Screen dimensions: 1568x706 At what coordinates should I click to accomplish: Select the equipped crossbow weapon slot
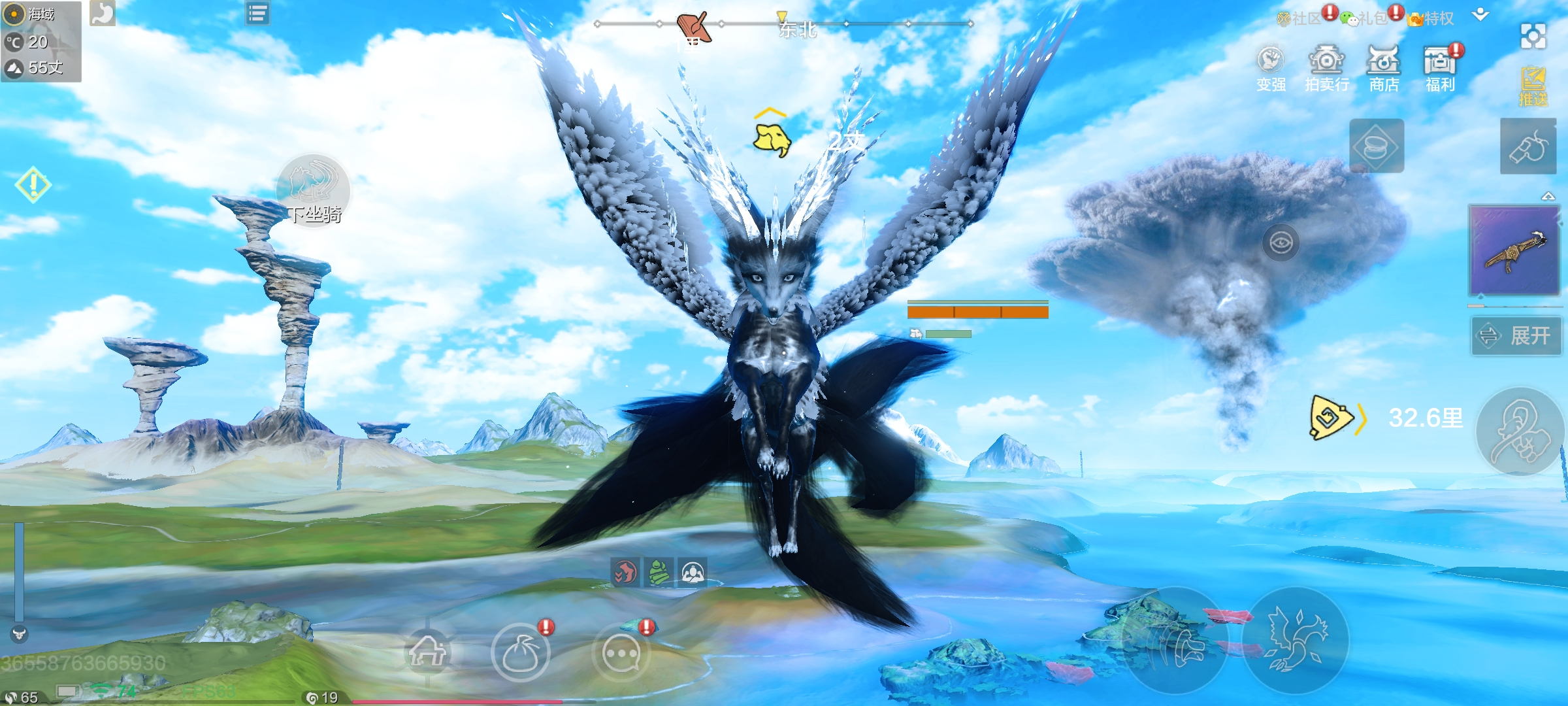[x=1514, y=251]
